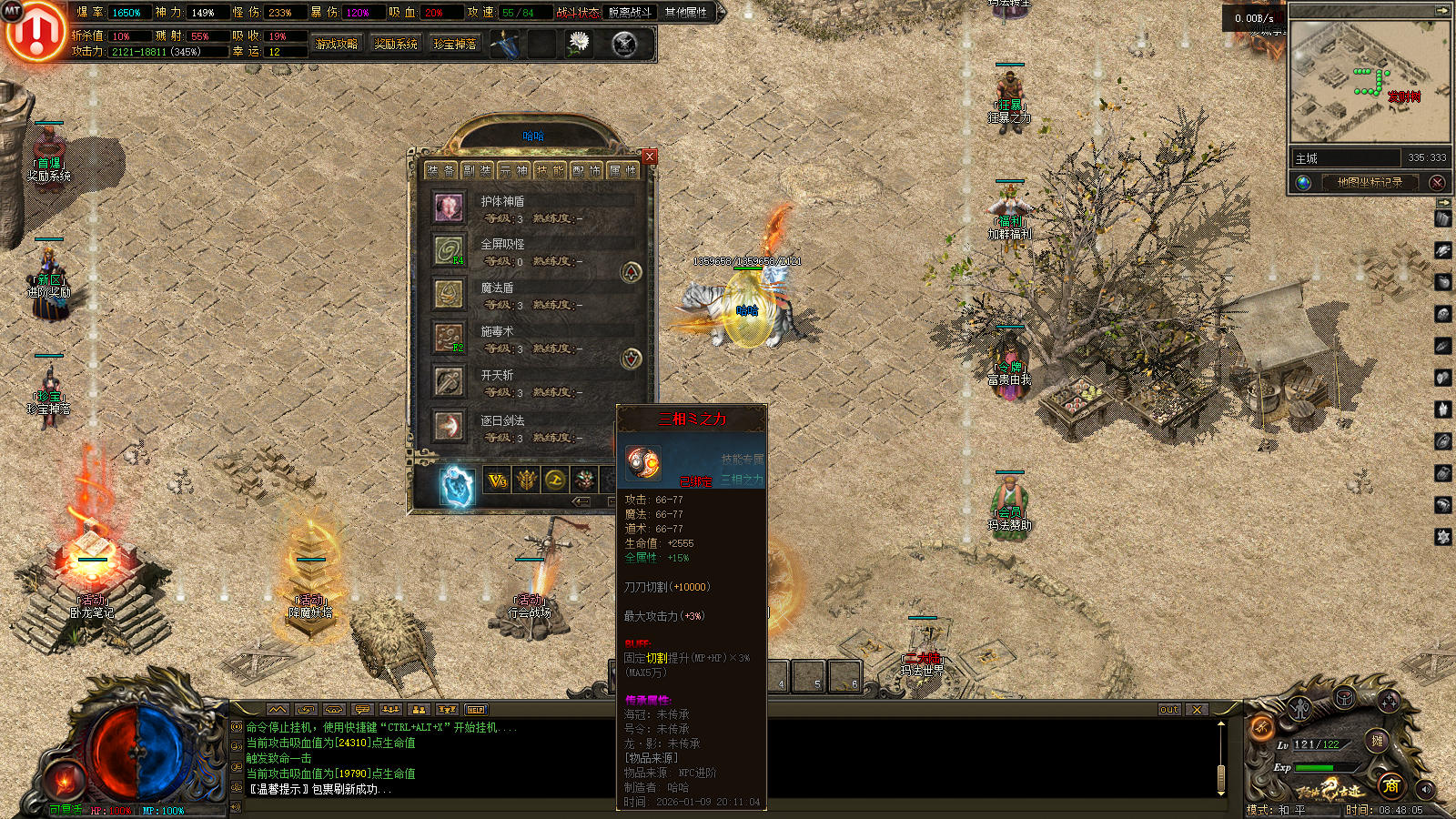Open the 商 shop button
1456x819 pixels.
click(x=1390, y=785)
